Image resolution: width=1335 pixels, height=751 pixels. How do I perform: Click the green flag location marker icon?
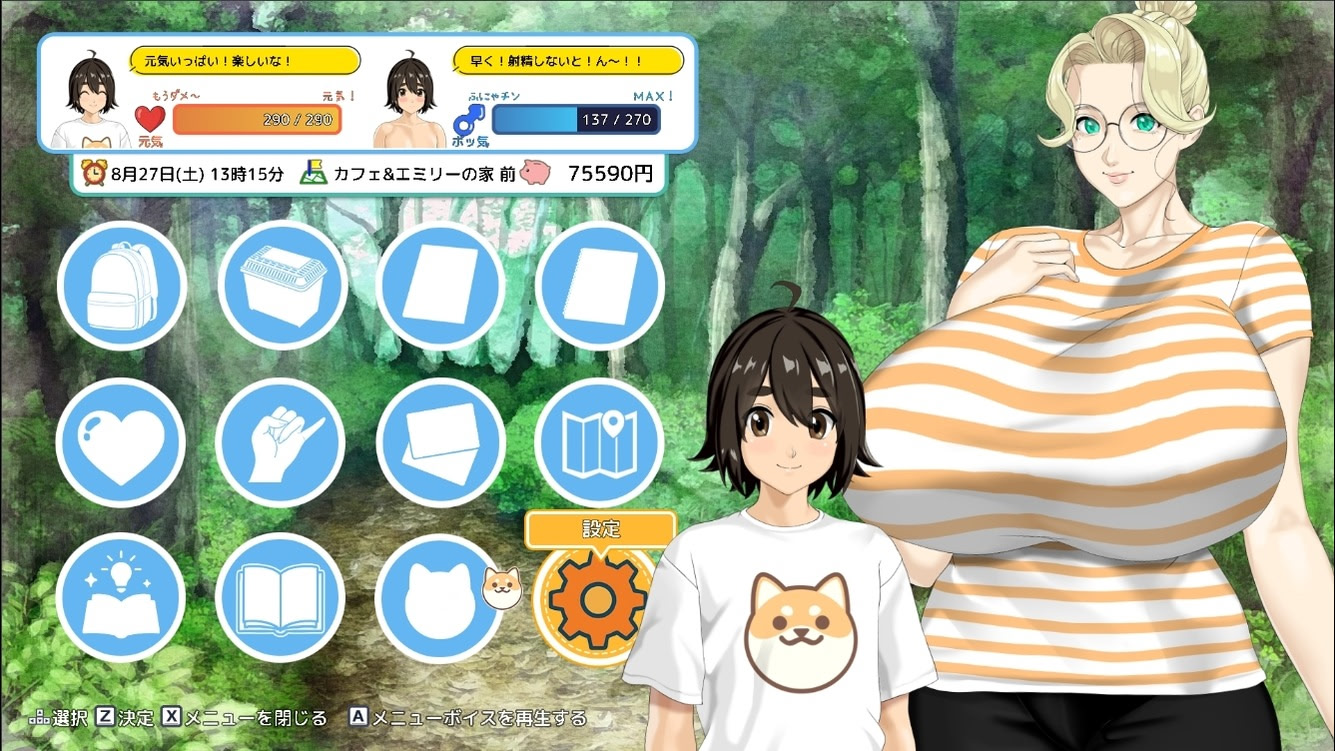tap(313, 172)
